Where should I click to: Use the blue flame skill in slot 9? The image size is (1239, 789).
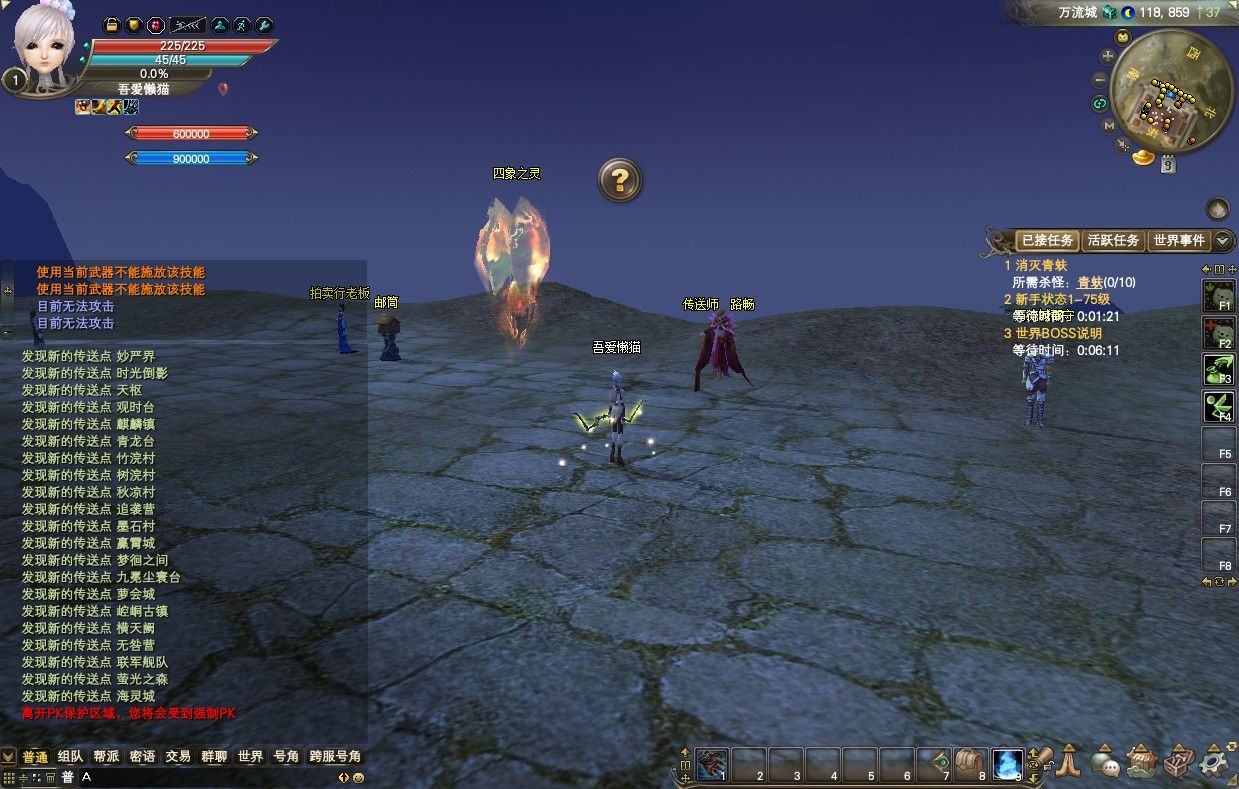[x=1007, y=764]
